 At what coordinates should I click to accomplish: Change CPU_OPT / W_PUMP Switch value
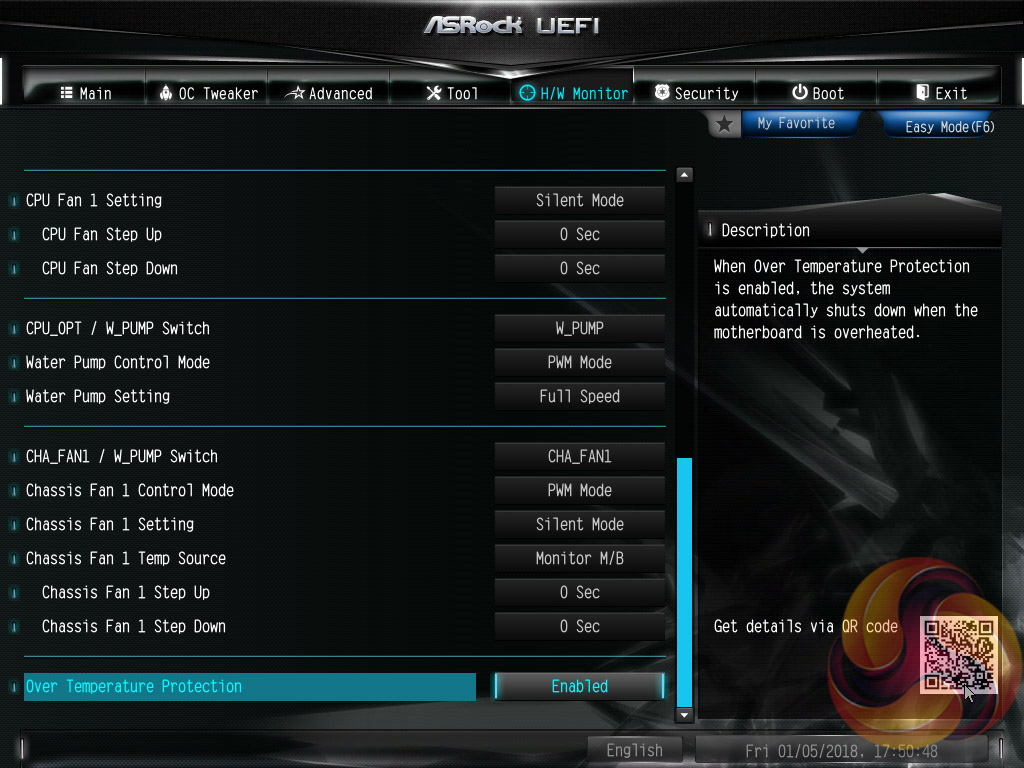tap(580, 328)
